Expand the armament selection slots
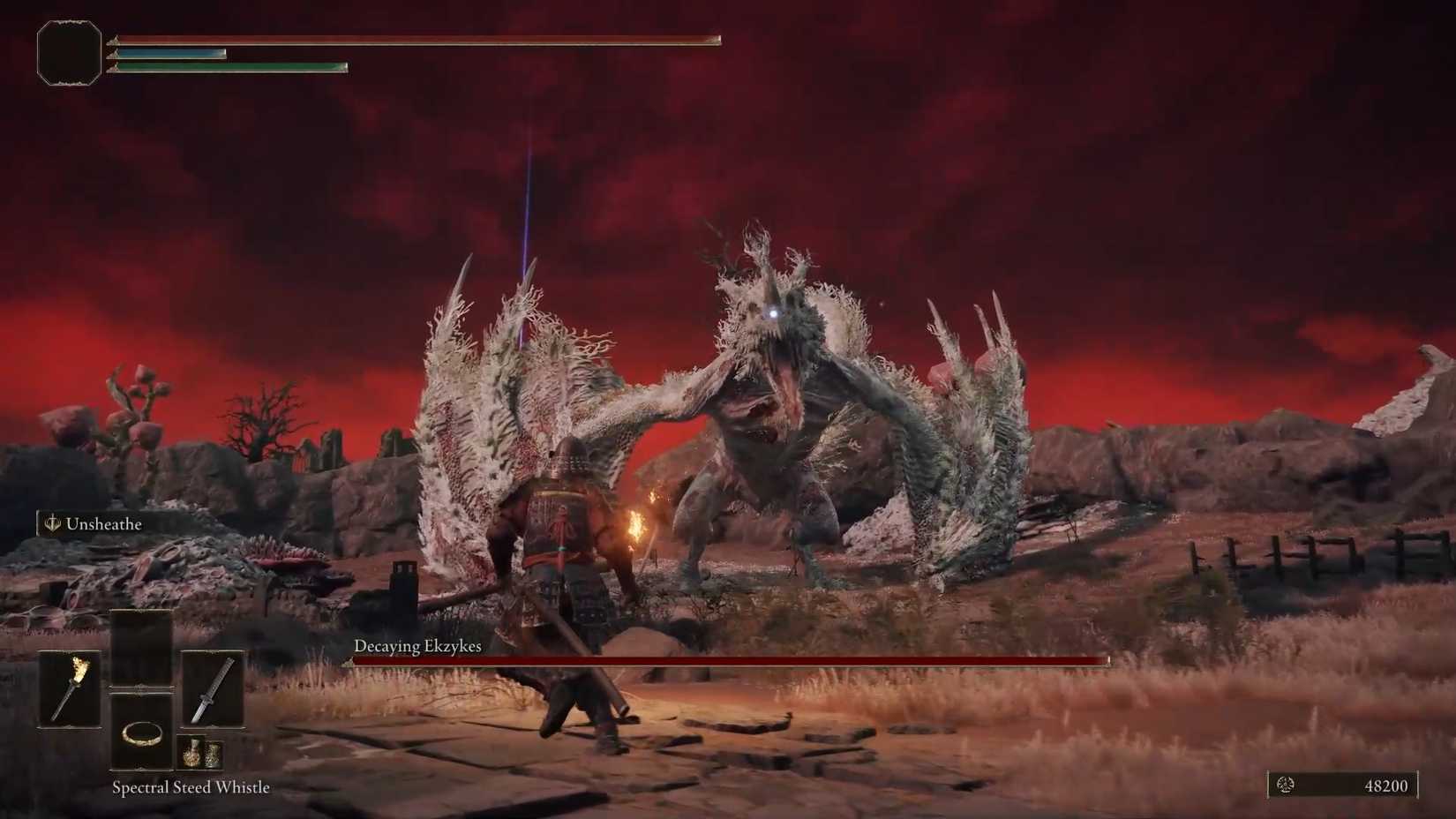This screenshot has height=819, width=1456. click(x=141, y=690)
